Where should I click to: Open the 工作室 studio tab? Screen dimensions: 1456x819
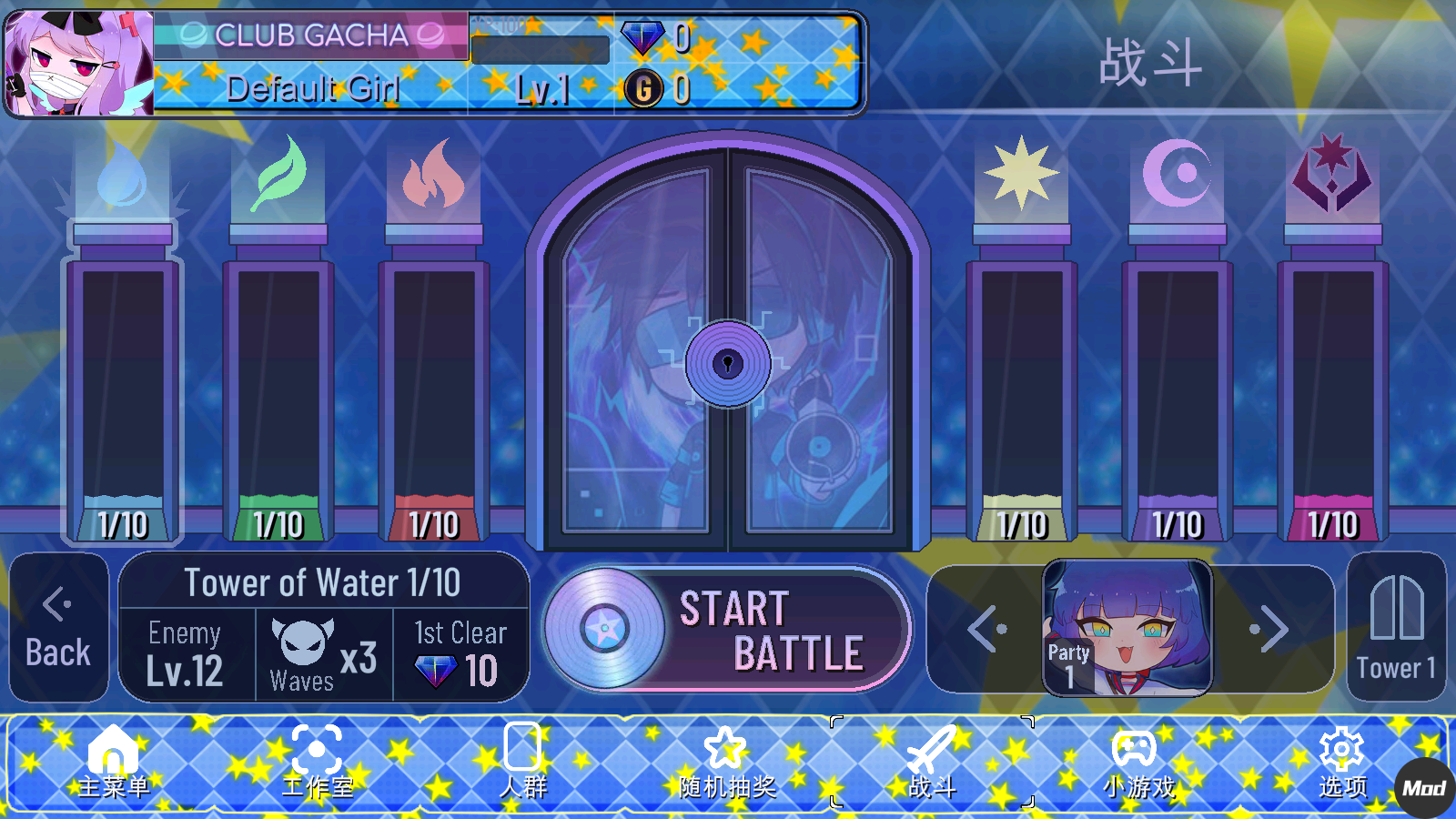[317, 763]
